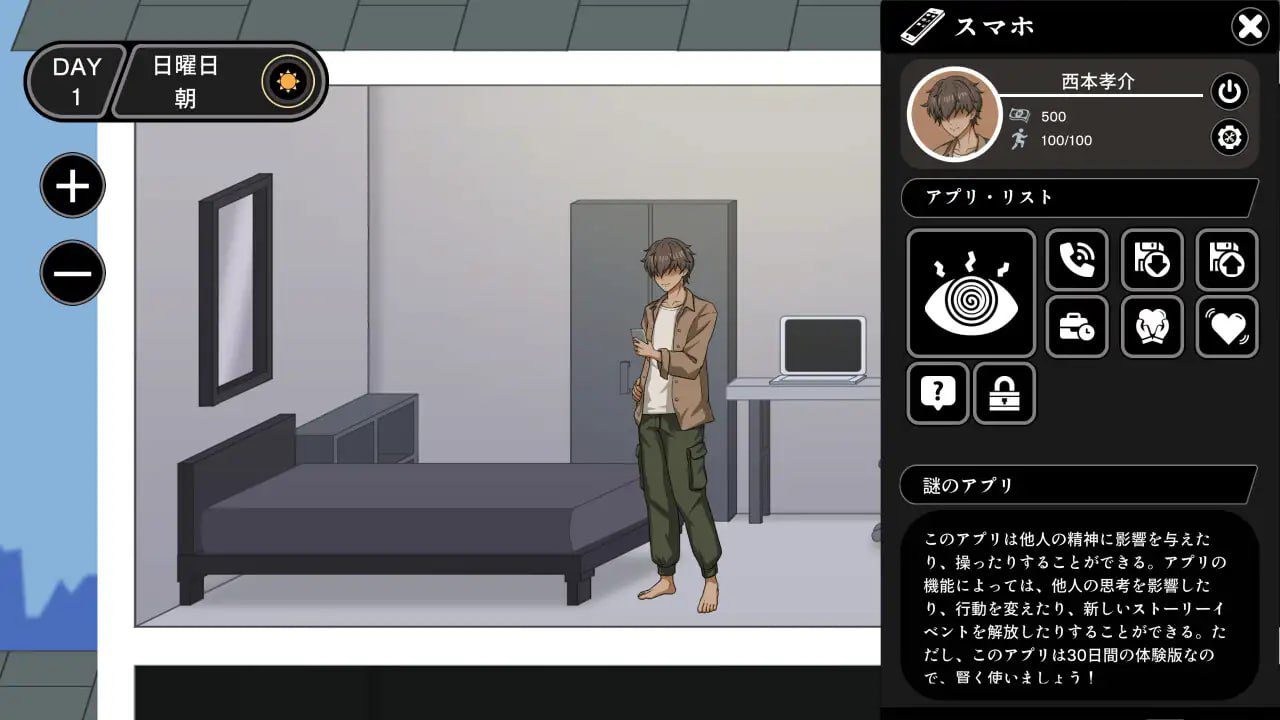Image resolution: width=1280 pixels, height=720 pixels.
Task: Open the briefcase work schedule app
Action: tap(1077, 327)
